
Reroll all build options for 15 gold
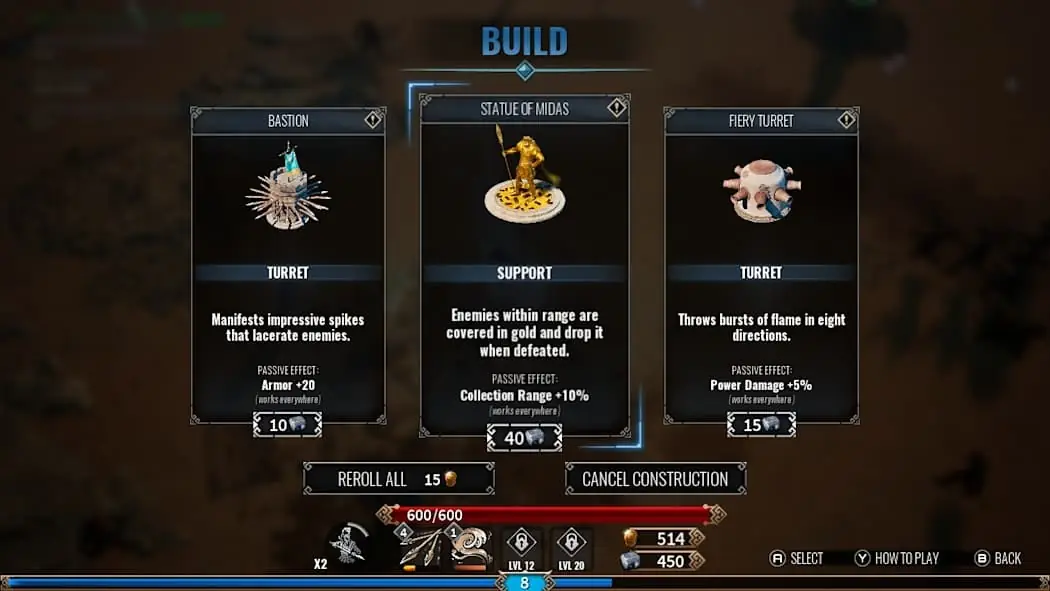click(398, 479)
